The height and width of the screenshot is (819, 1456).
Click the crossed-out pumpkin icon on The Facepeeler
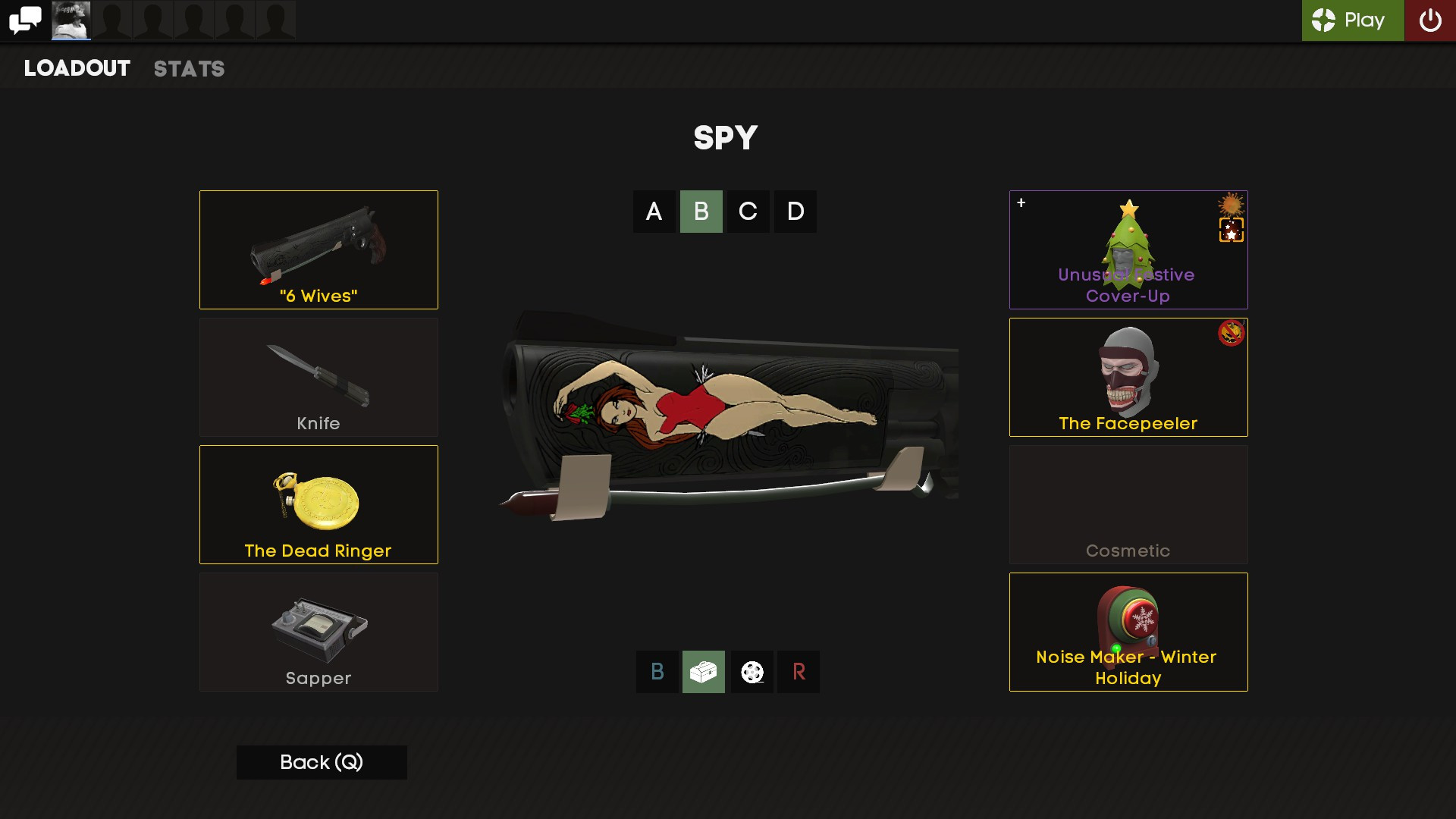[1232, 331]
